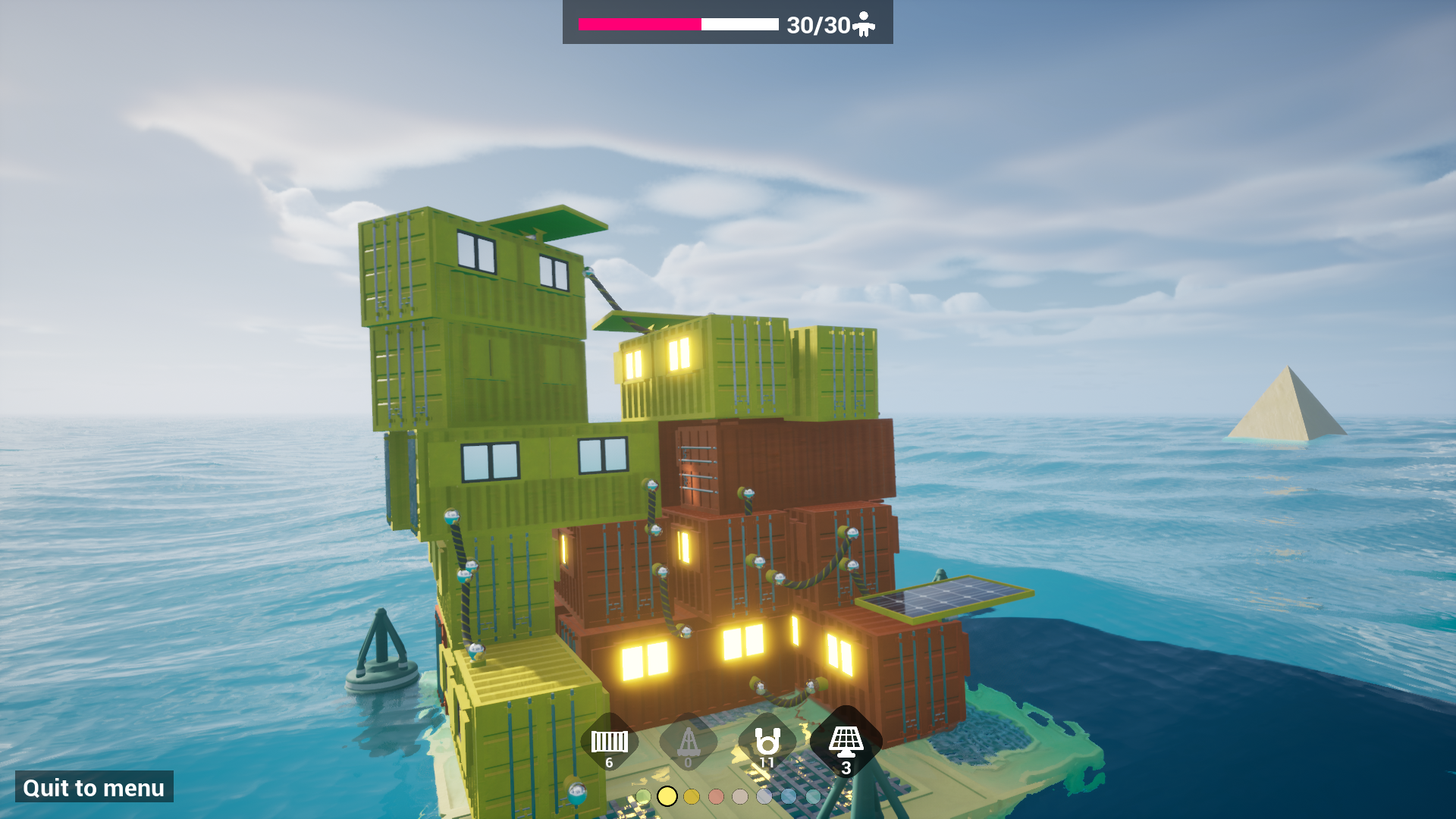
Task: Select the teal color swatch at far right
Action: [813, 796]
